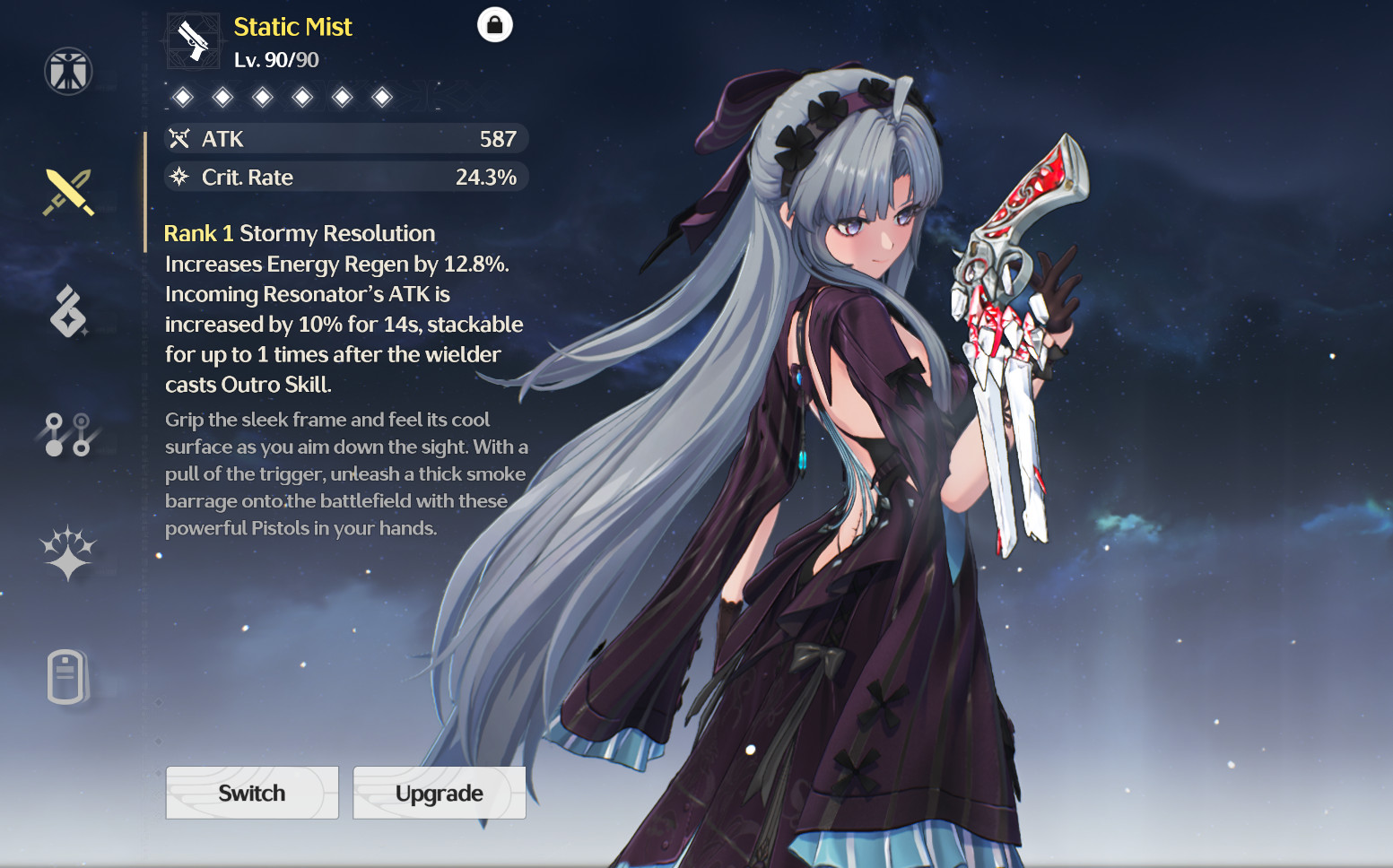Screen dimensions: 1393x868
Task: Click the crossed-blades icon beside ATK
Action: [179, 138]
